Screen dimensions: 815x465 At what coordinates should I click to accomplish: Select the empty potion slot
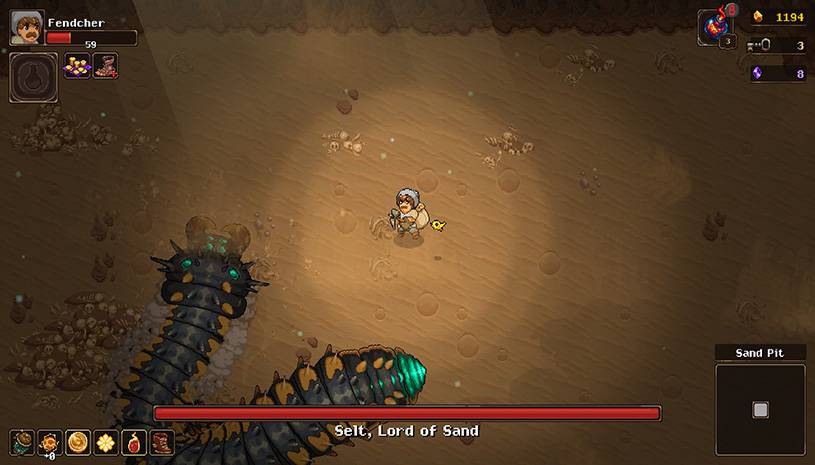coord(33,77)
